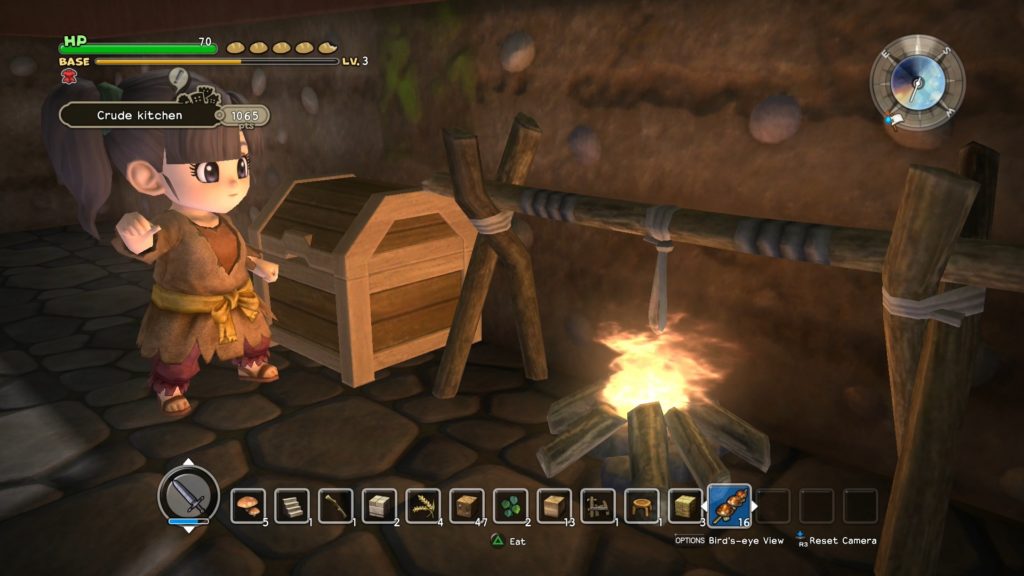
Task: Select the earth block stack of 47
Action: [x=467, y=505]
